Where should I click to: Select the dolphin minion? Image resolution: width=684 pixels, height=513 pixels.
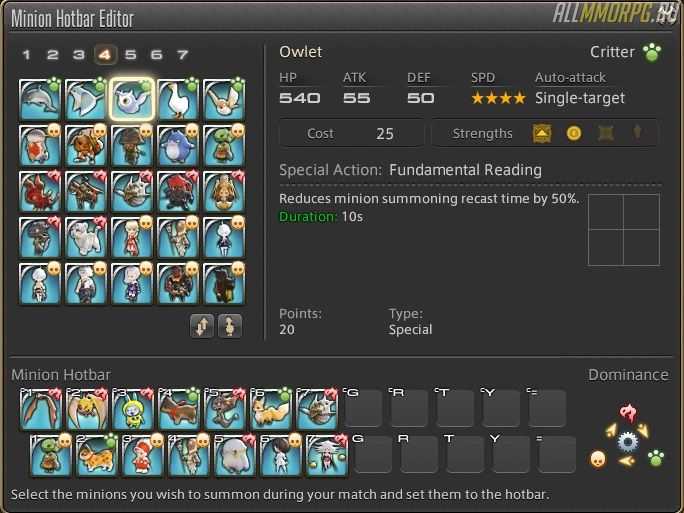tap(39, 100)
